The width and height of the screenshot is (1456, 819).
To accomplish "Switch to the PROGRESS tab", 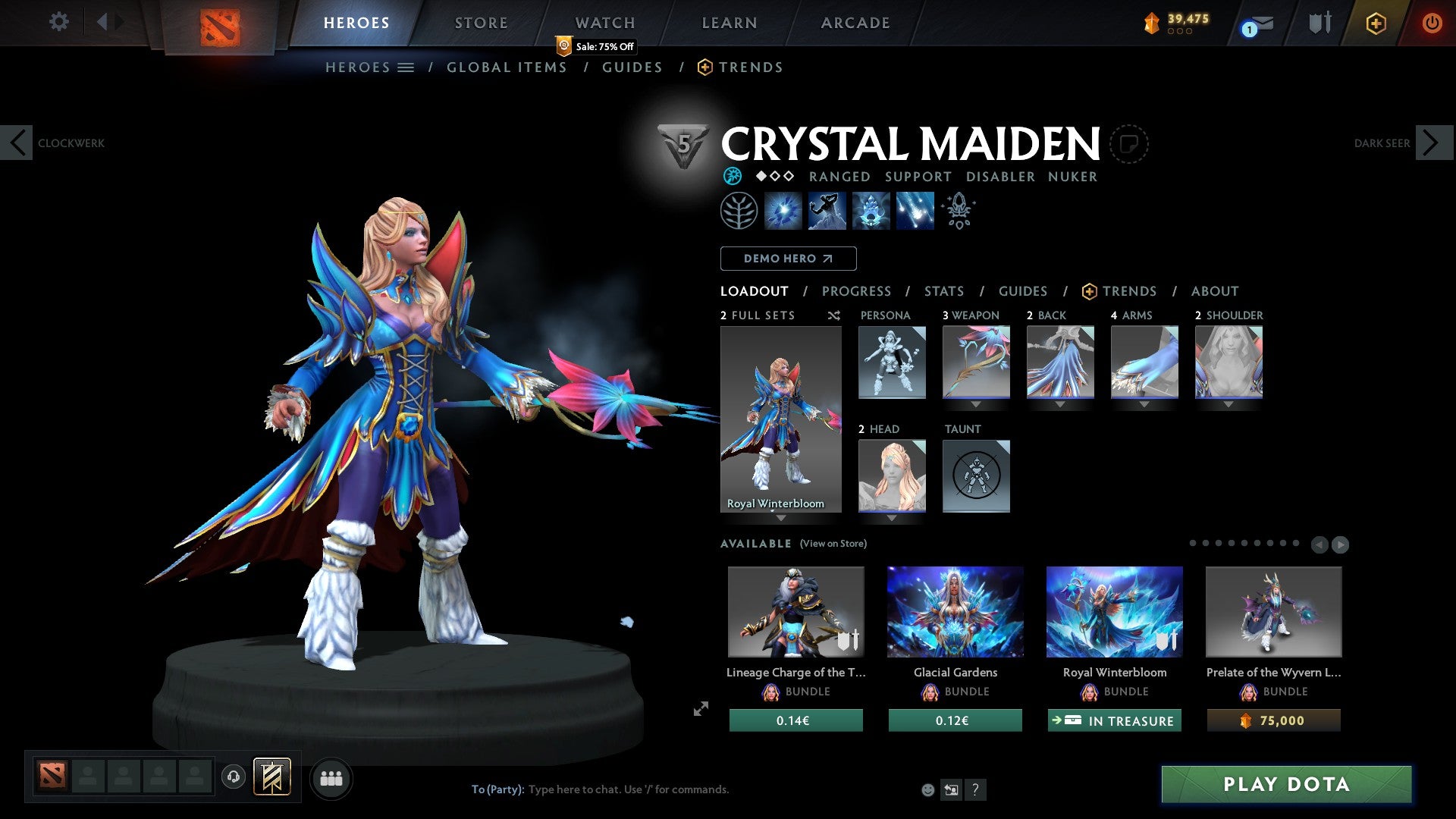I will click(x=857, y=291).
